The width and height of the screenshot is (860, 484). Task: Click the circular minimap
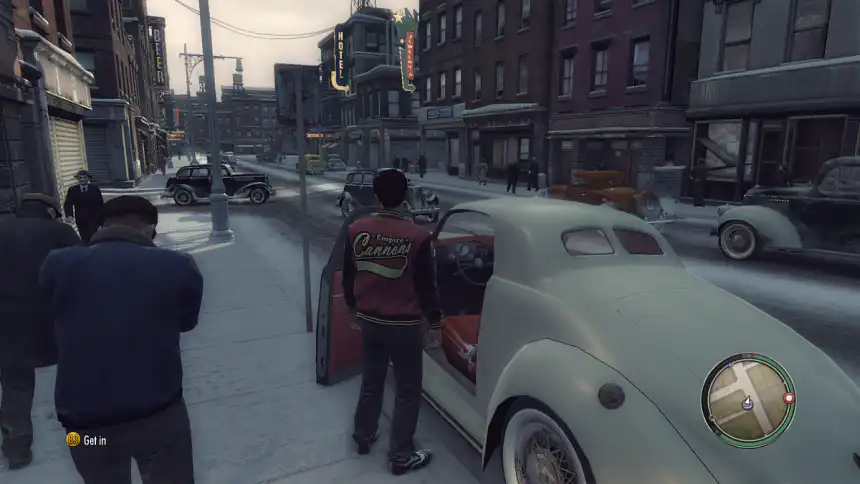748,400
